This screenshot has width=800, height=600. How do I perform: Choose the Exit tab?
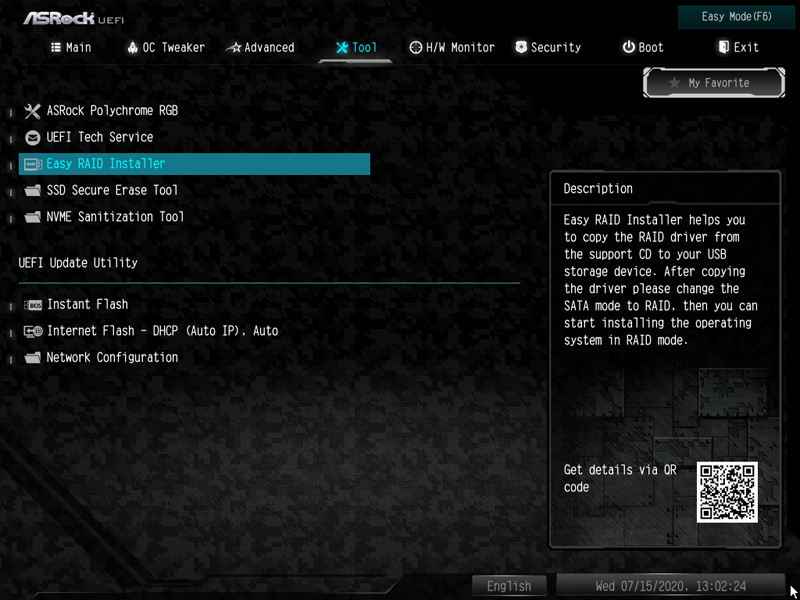pyautogui.click(x=738, y=47)
